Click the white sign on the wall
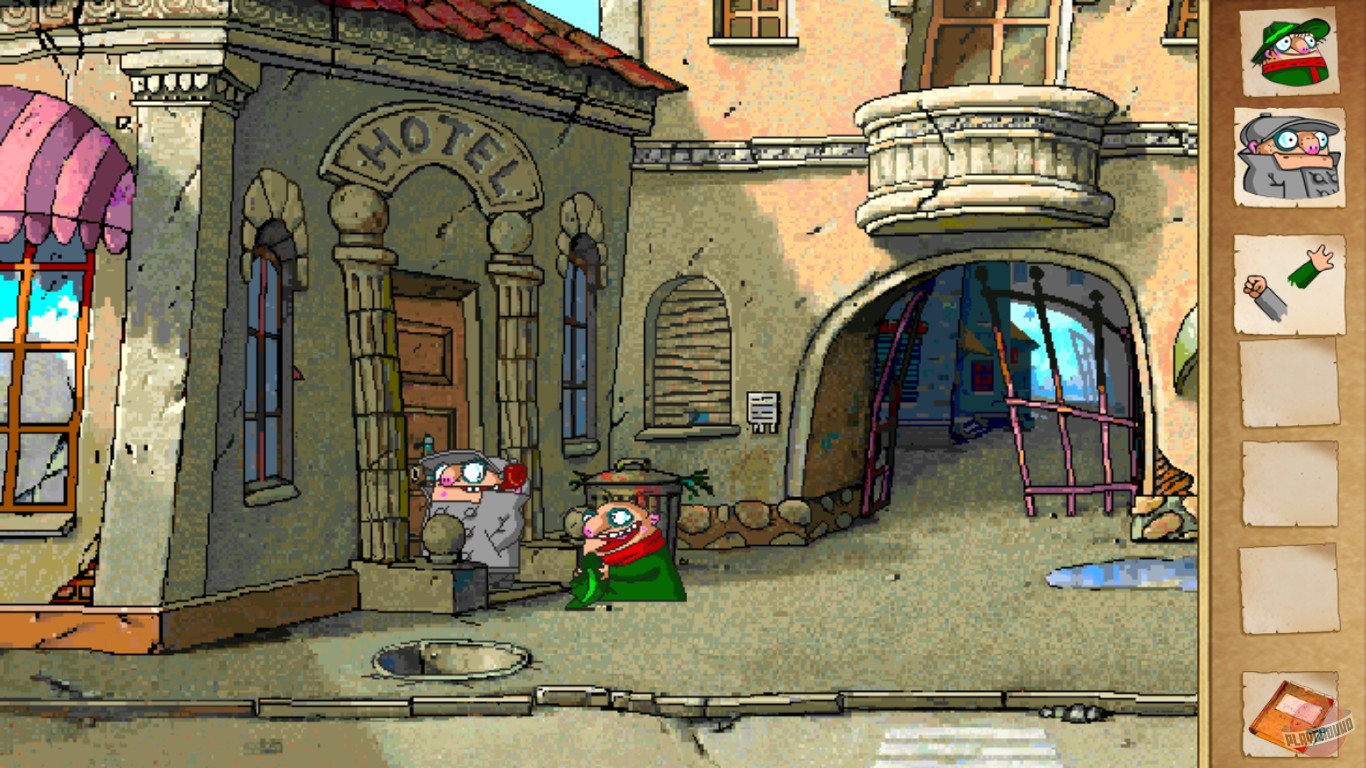The height and width of the screenshot is (768, 1366). [x=763, y=410]
